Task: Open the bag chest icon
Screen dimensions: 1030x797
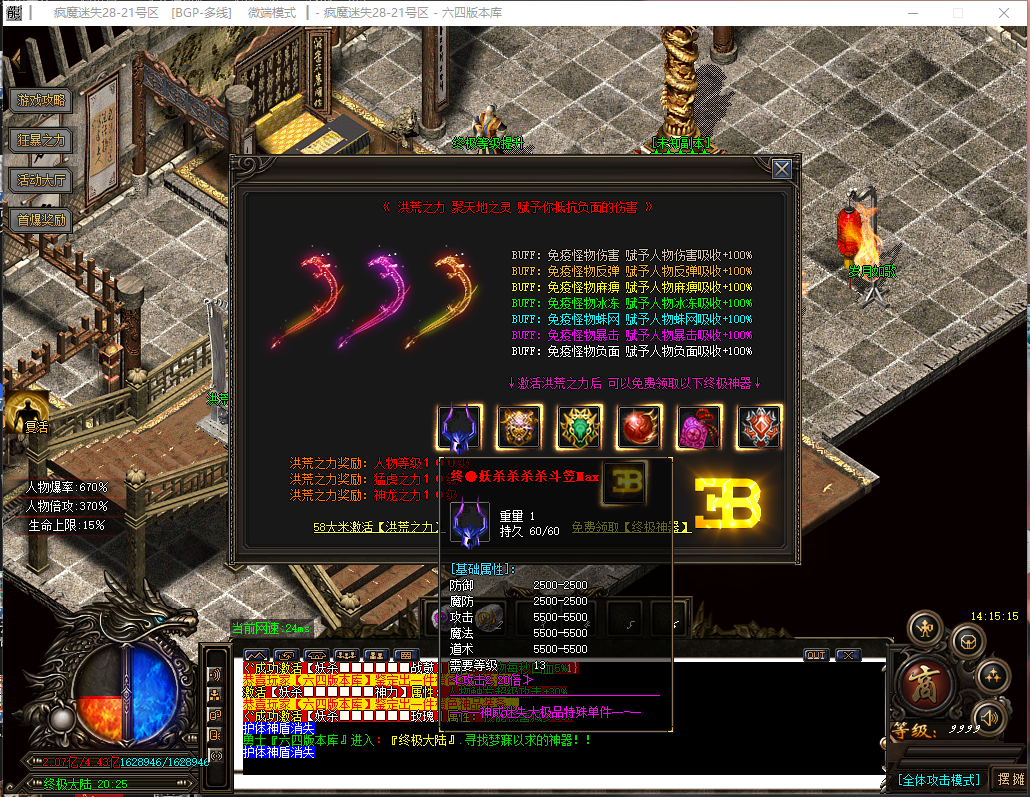Action: click(x=967, y=641)
